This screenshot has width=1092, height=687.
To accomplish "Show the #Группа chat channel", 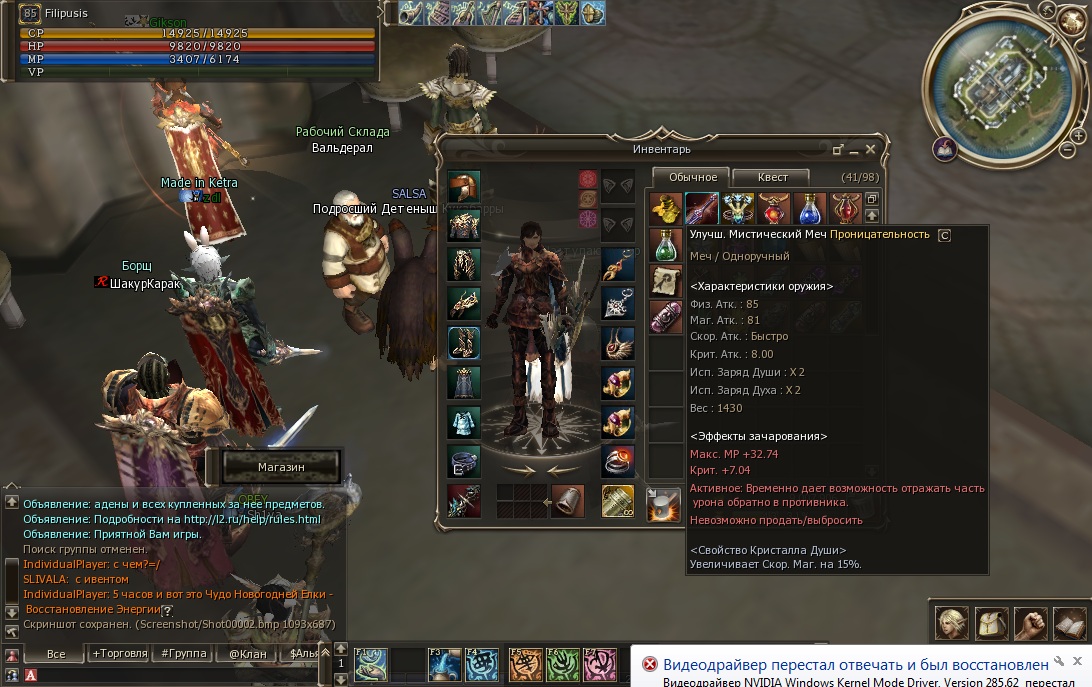I will tap(184, 654).
